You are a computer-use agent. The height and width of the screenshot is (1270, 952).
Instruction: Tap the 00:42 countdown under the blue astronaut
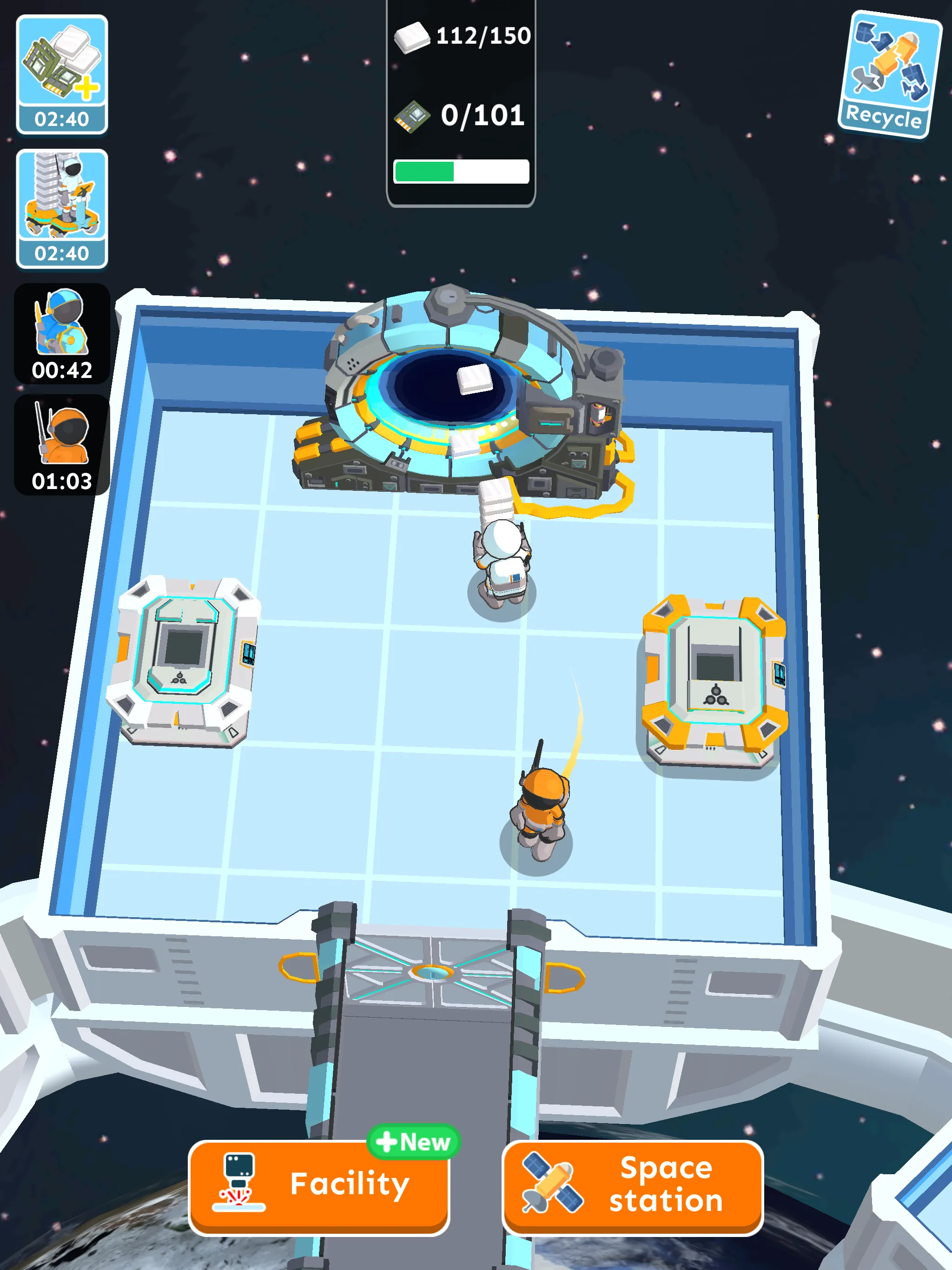62,371
